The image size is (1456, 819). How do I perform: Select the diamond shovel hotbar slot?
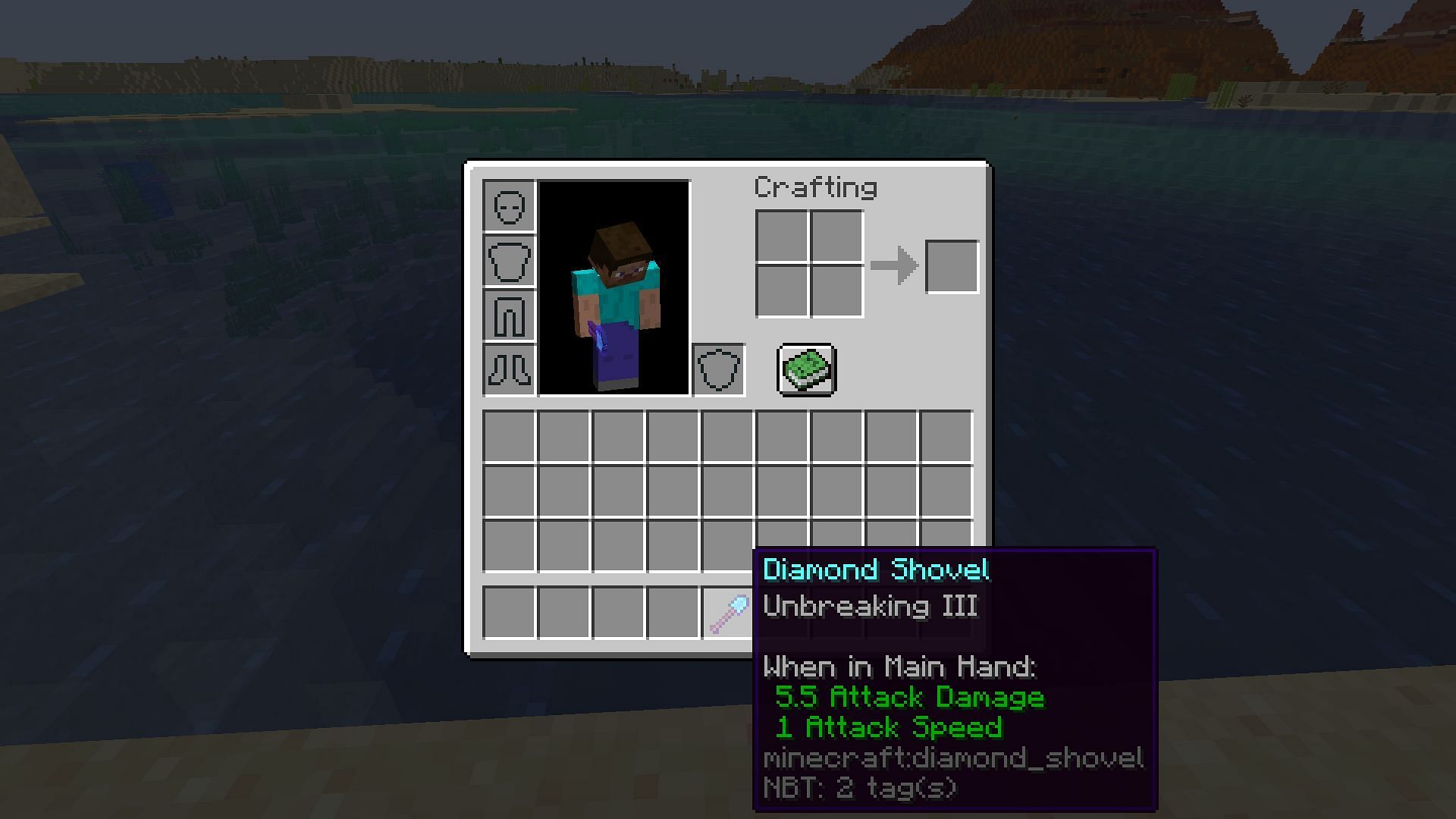(727, 613)
